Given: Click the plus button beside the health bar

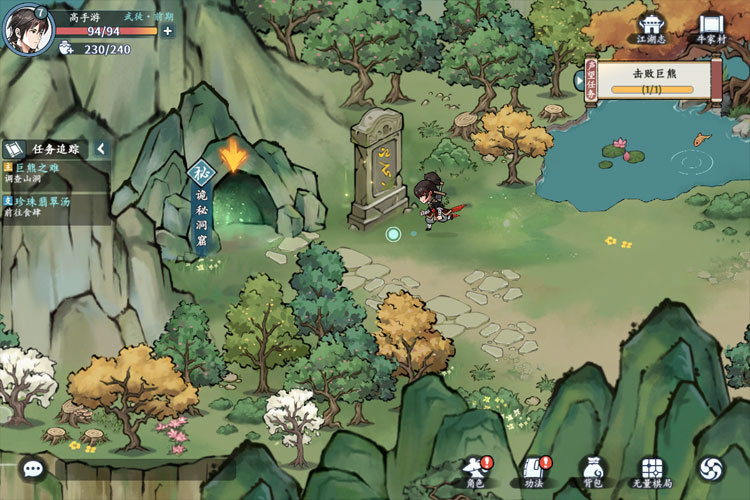Looking at the screenshot, I should coord(167,31).
